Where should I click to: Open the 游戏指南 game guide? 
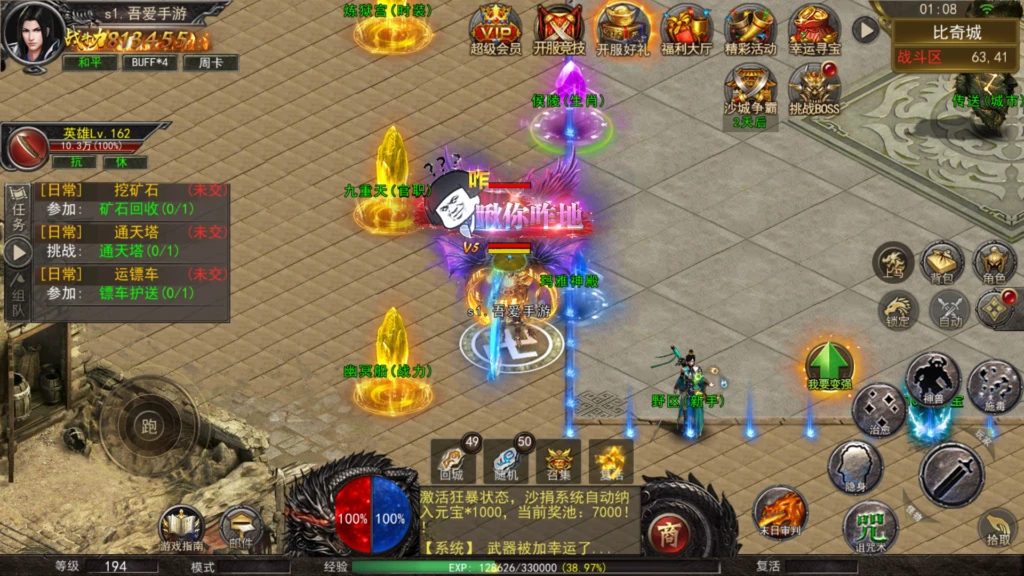coord(181,527)
